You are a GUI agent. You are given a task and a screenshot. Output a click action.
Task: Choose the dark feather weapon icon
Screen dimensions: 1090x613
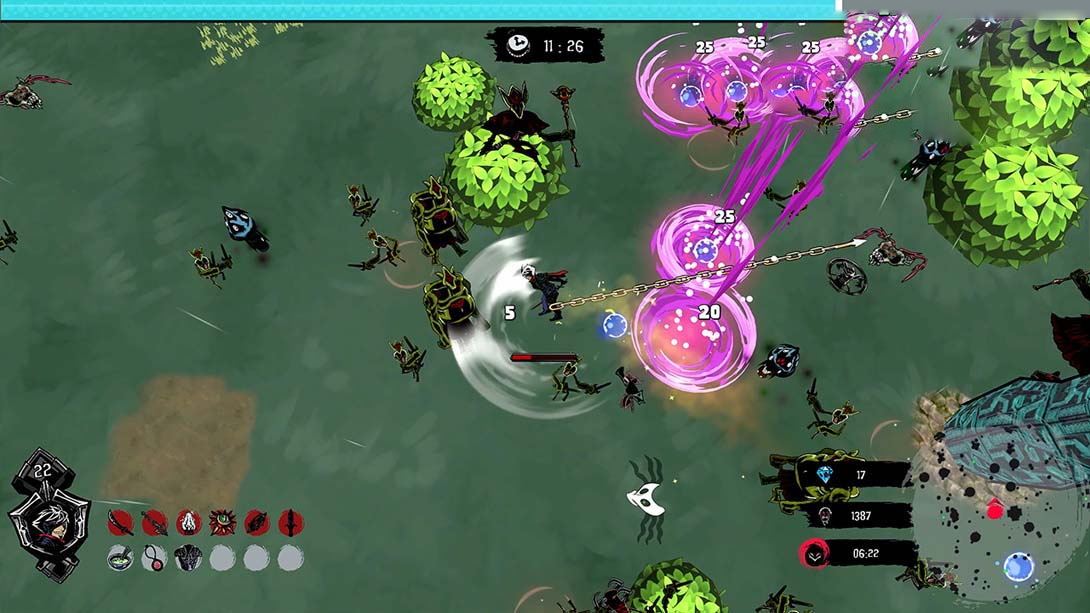coord(257,523)
